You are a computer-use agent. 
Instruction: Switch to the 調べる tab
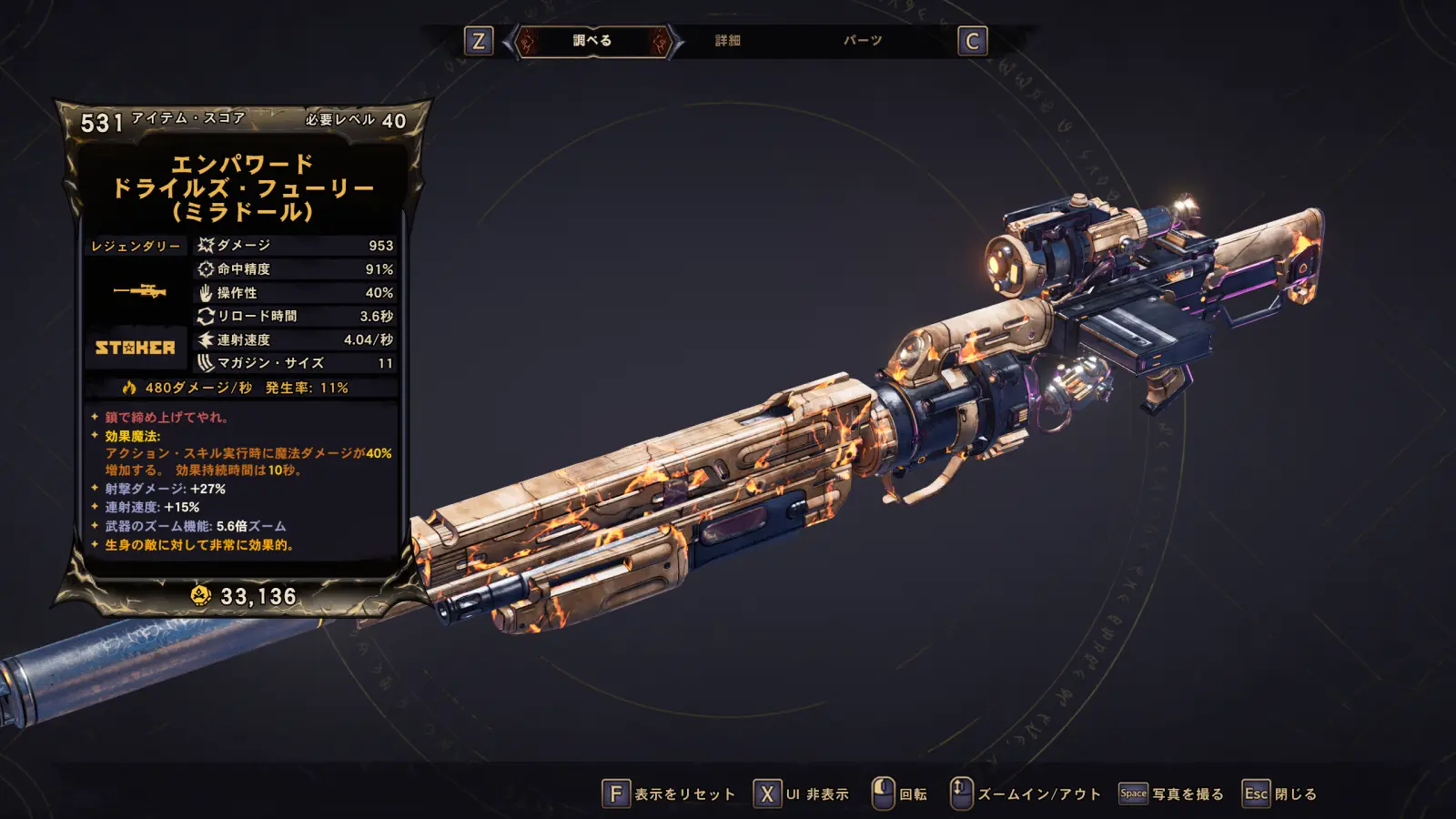(592, 41)
